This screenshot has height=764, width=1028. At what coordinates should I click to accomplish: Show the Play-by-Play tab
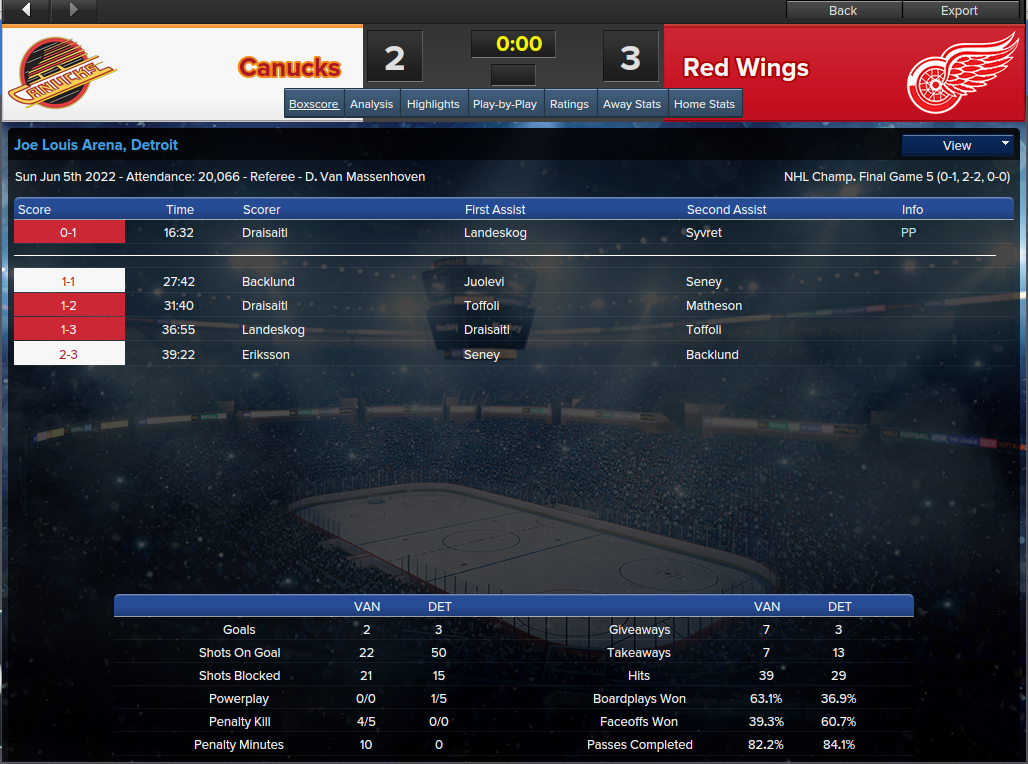(505, 104)
